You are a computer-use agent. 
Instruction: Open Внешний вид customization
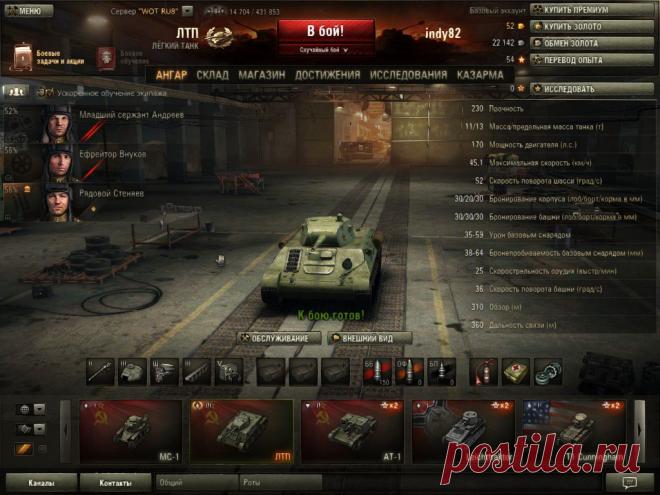pos(375,338)
